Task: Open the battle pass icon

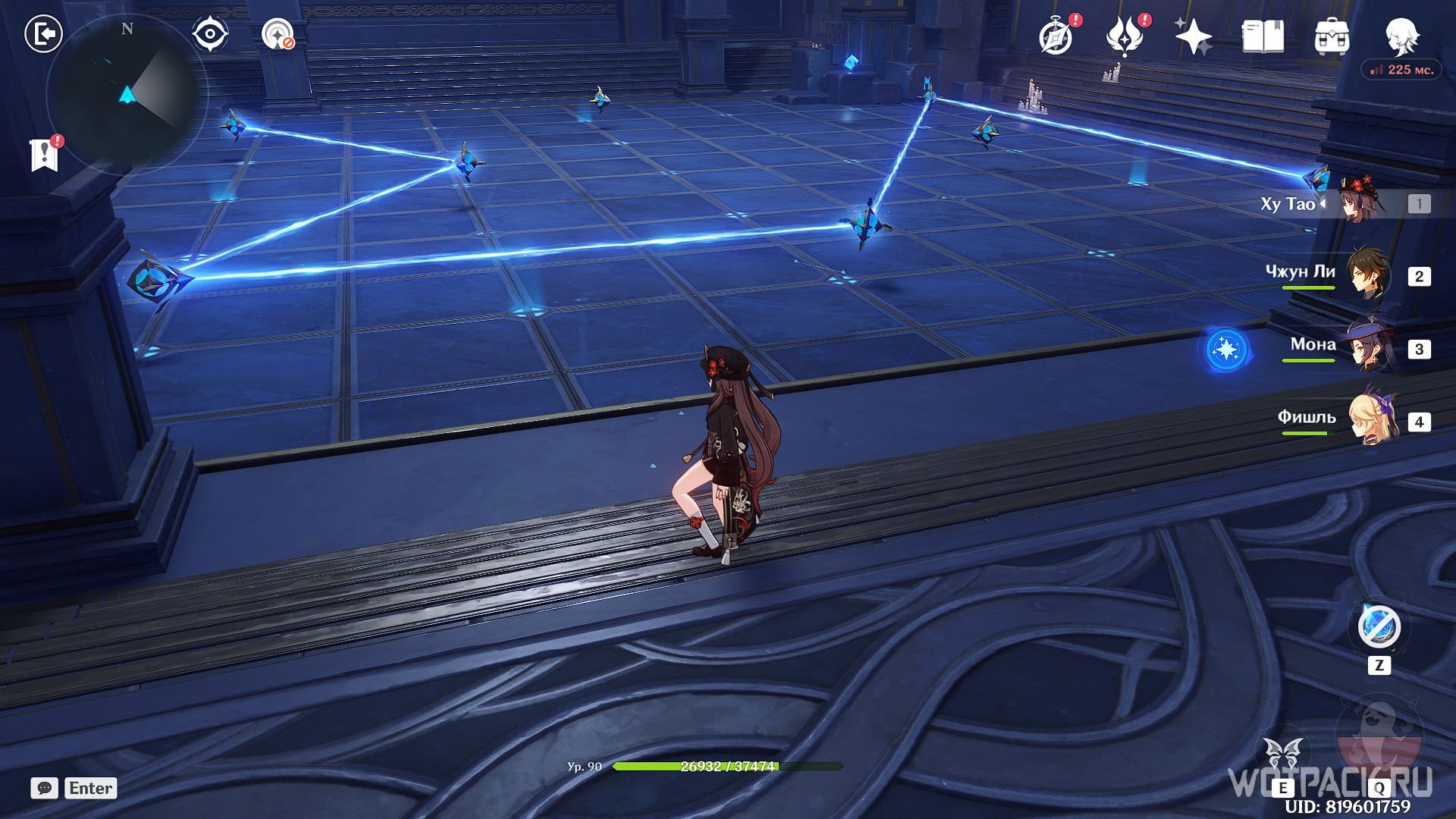Action: (1125, 36)
